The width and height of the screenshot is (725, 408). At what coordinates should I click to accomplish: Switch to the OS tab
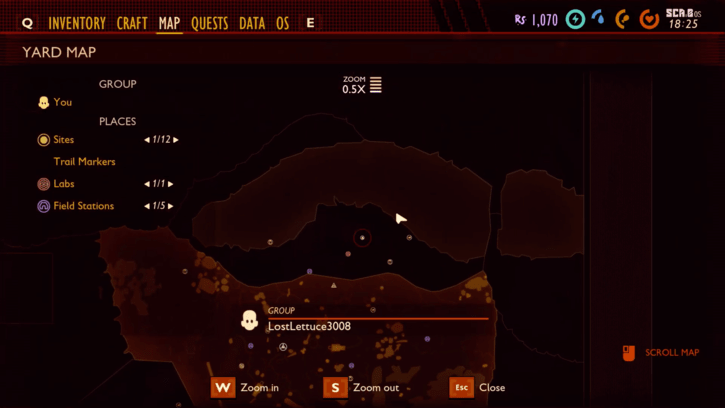point(283,23)
